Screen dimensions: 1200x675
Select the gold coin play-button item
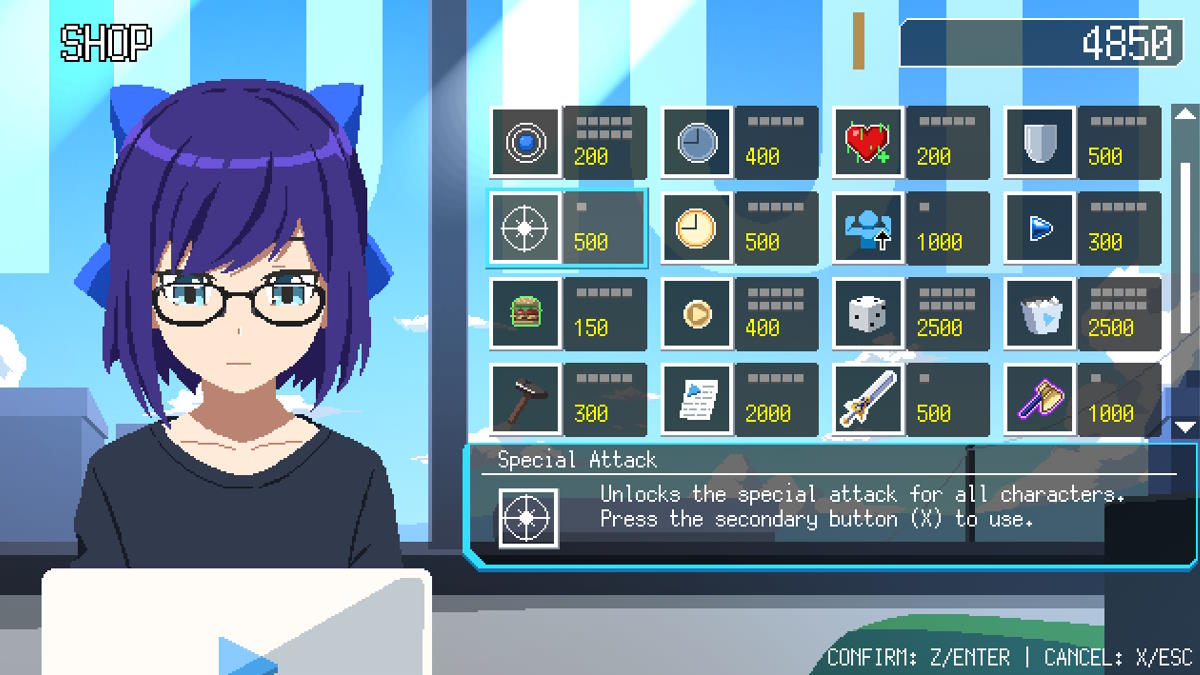pyautogui.click(x=697, y=314)
